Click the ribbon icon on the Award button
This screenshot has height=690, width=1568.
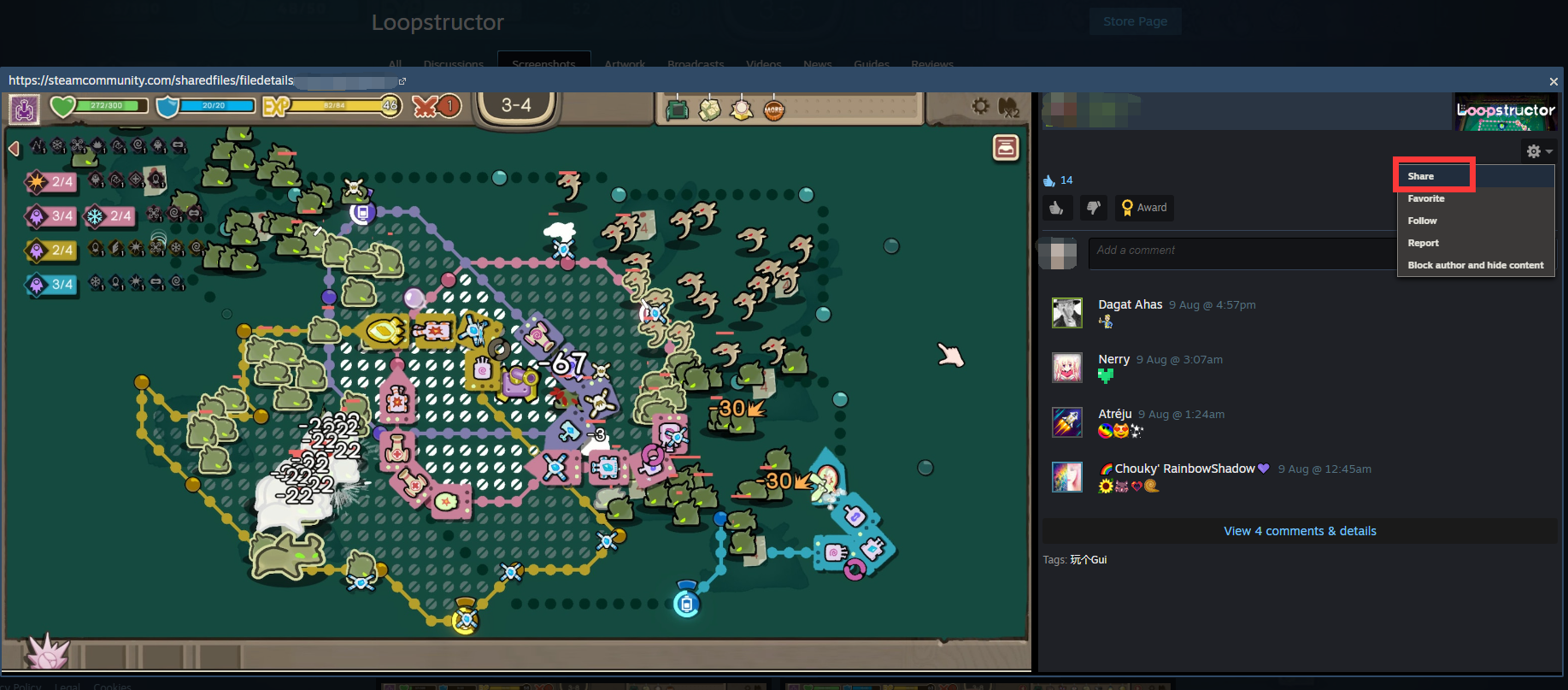(1126, 207)
